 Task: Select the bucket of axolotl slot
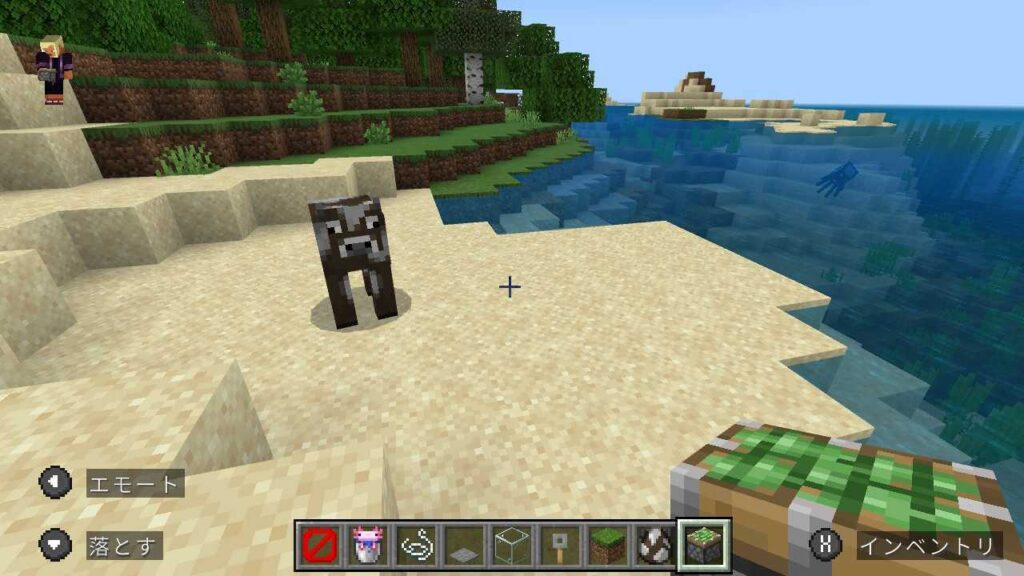pyautogui.click(x=368, y=545)
